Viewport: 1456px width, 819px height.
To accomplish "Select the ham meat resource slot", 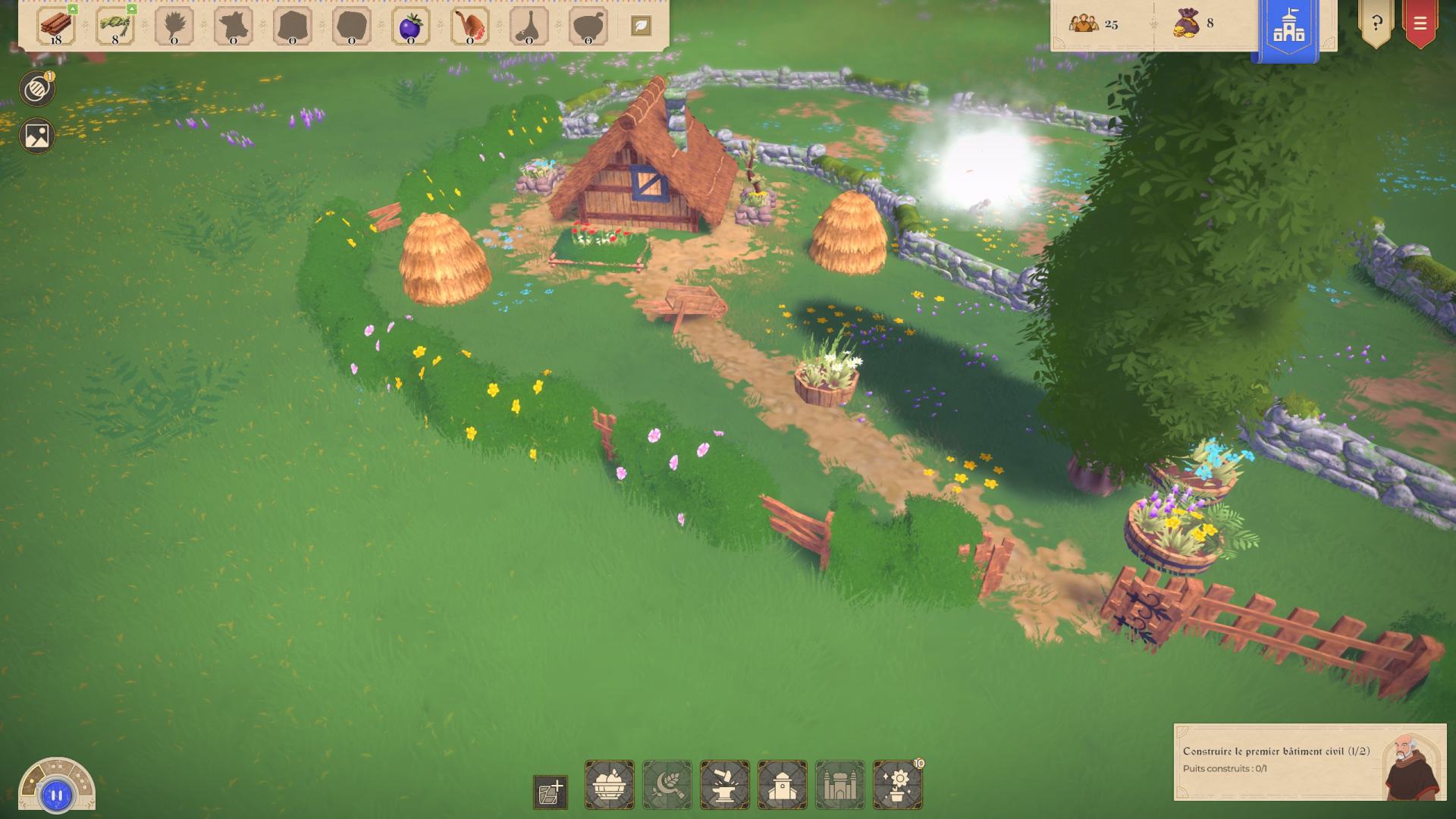I will point(469,27).
